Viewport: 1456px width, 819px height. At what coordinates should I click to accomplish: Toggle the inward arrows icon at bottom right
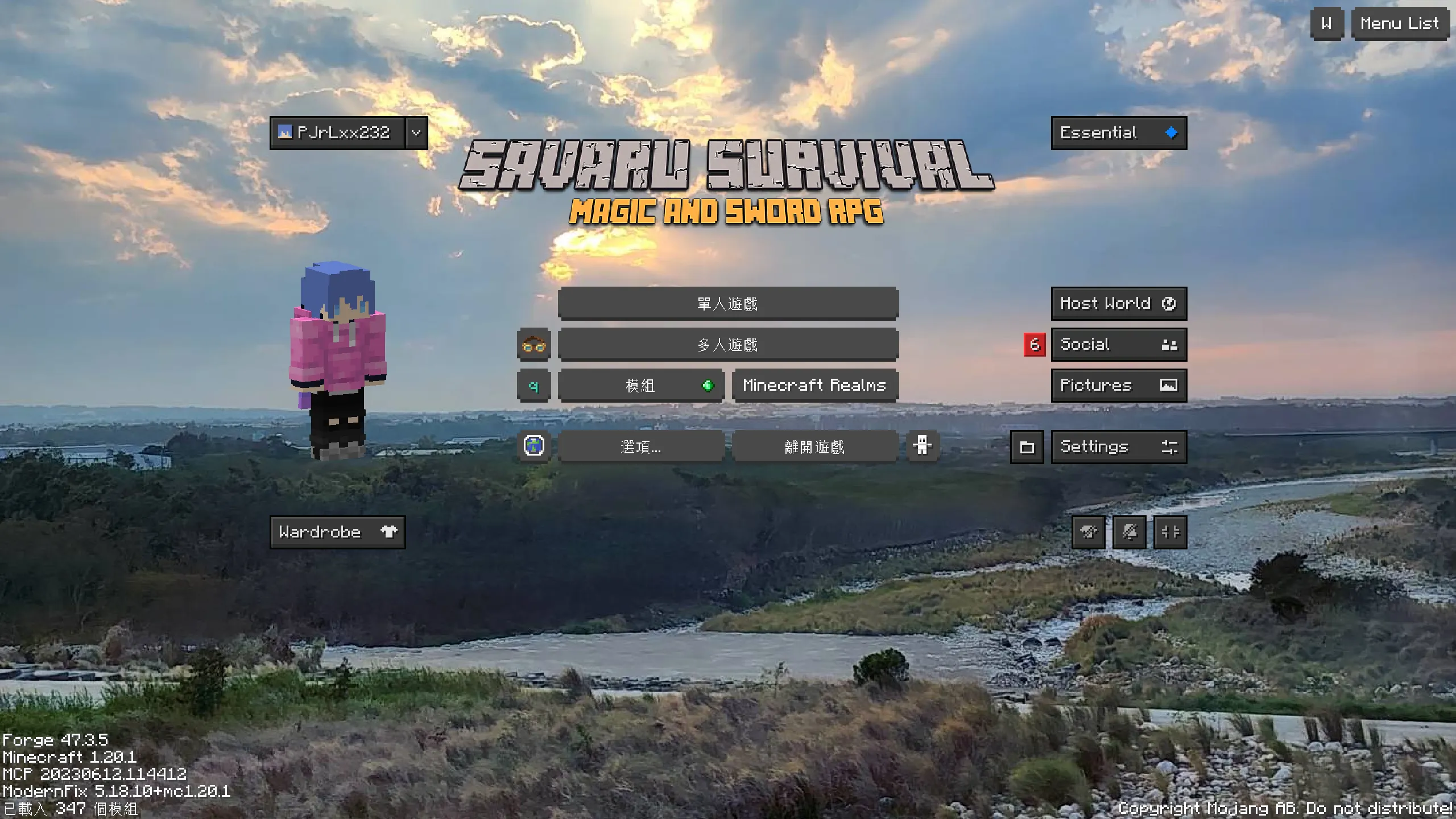point(1170,532)
